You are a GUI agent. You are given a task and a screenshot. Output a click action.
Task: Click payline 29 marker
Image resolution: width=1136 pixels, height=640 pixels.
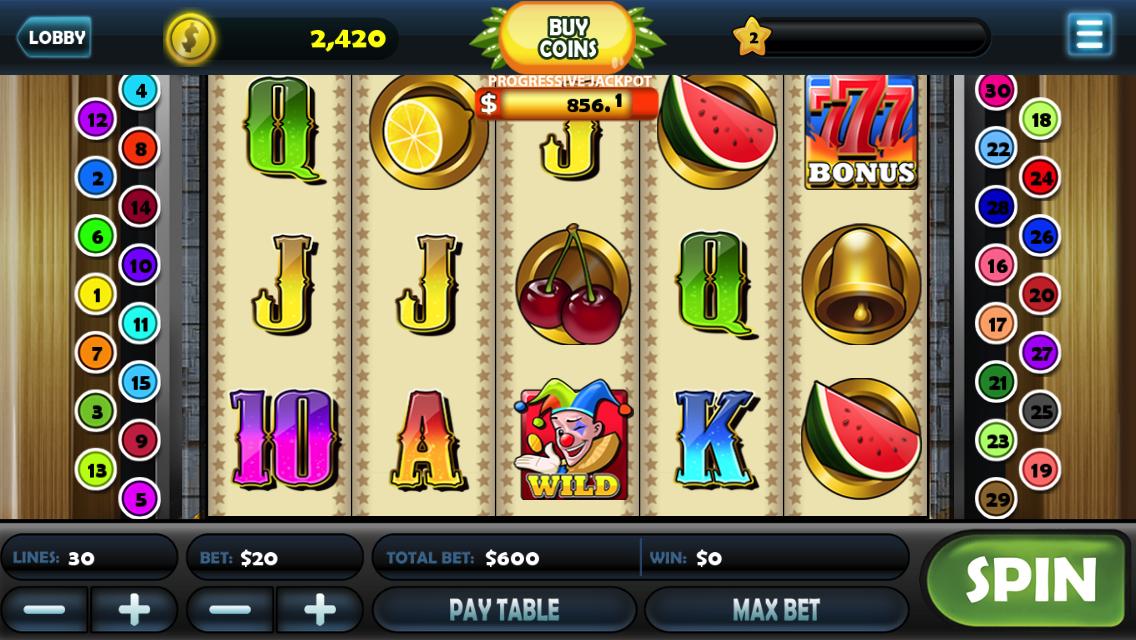pos(996,498)
